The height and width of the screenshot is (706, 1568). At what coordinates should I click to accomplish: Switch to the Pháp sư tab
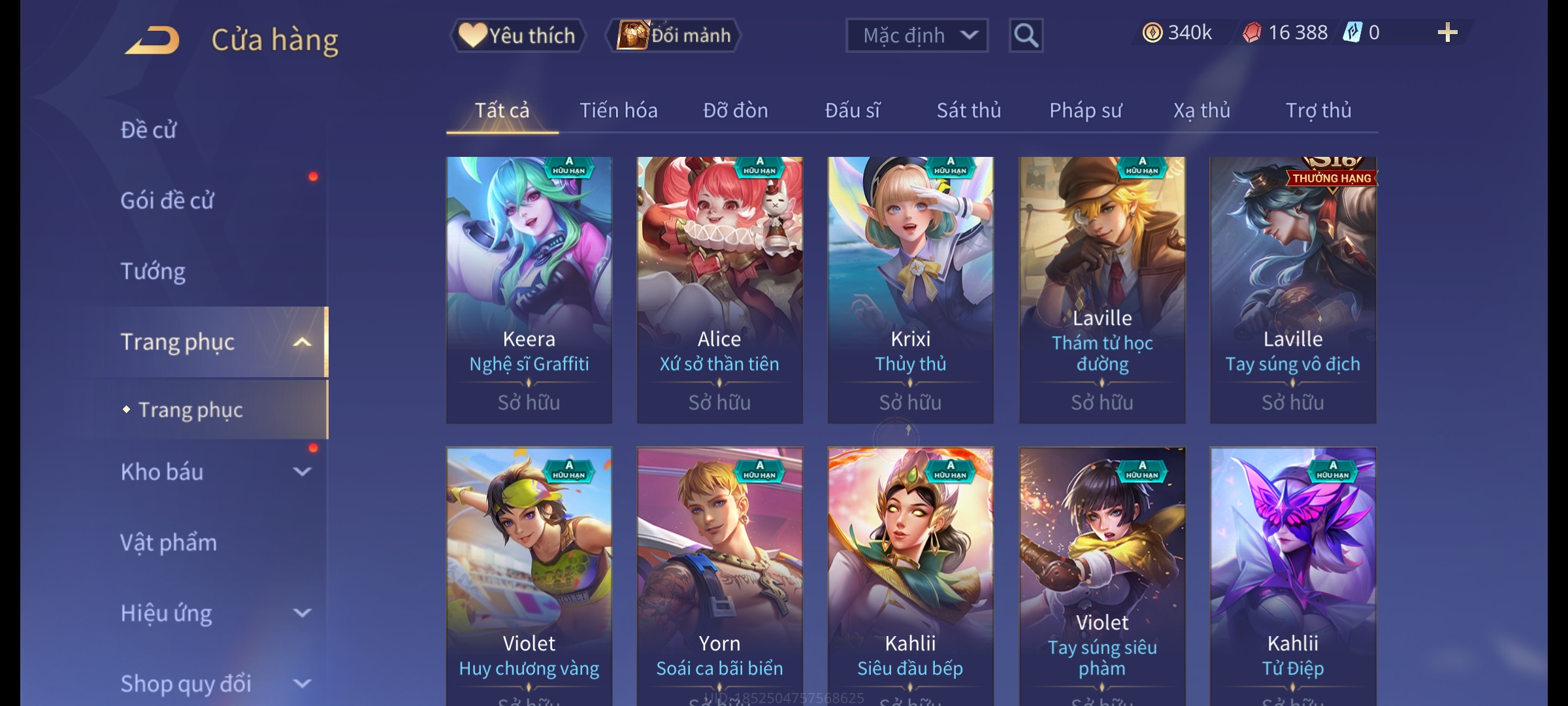[1085, 110]
